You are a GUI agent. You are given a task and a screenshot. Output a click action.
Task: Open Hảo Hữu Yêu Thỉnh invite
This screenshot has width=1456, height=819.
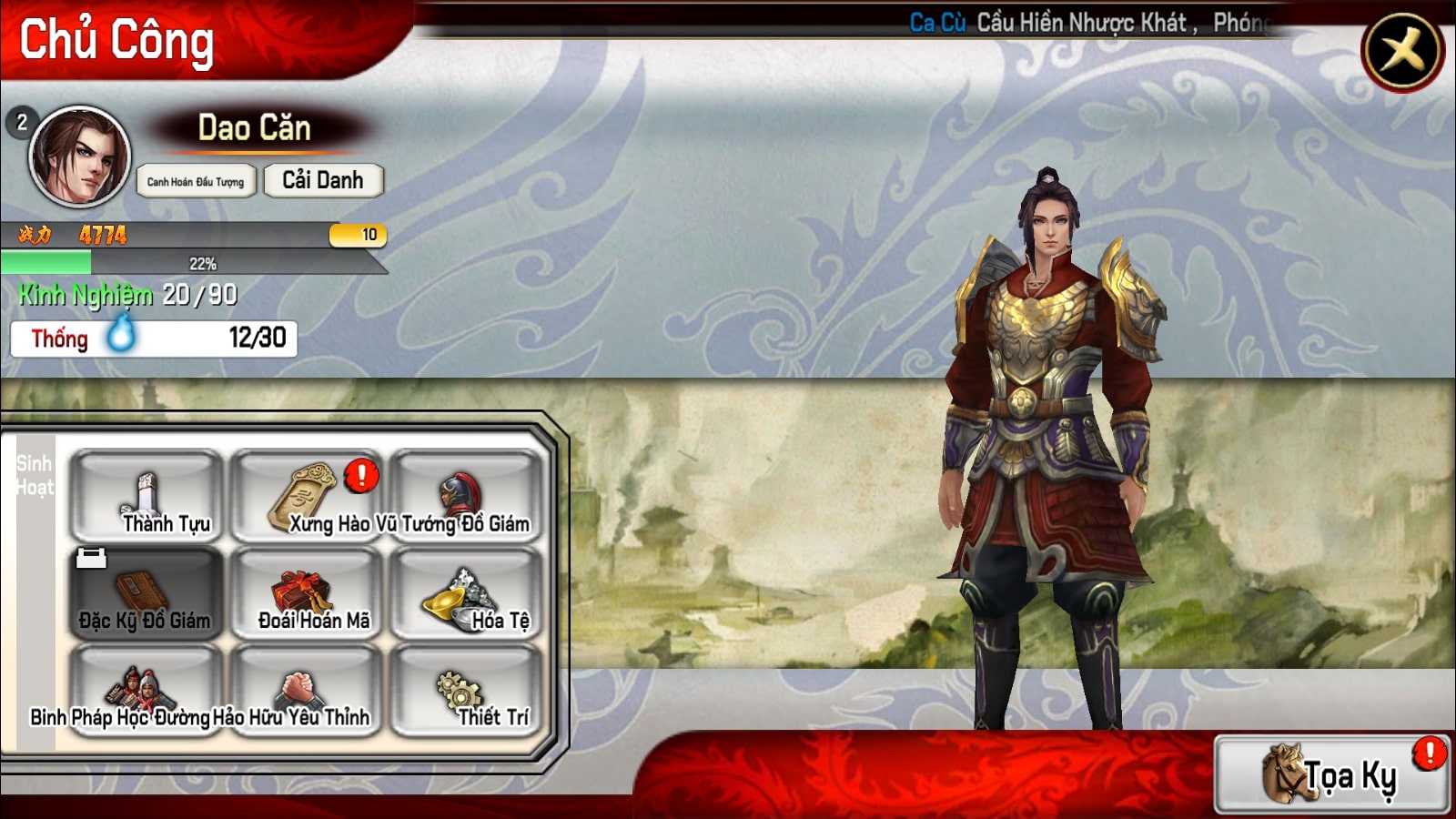[x=307, y=692]
